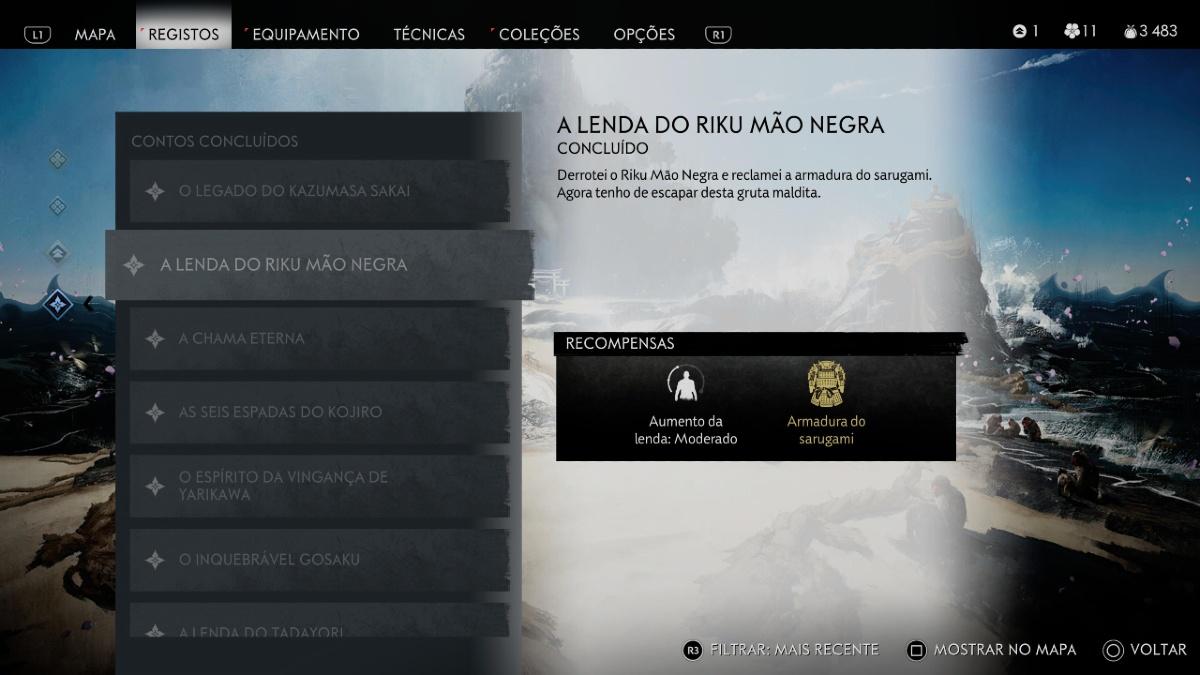Open the Registos tab

(x=180, y=34)
